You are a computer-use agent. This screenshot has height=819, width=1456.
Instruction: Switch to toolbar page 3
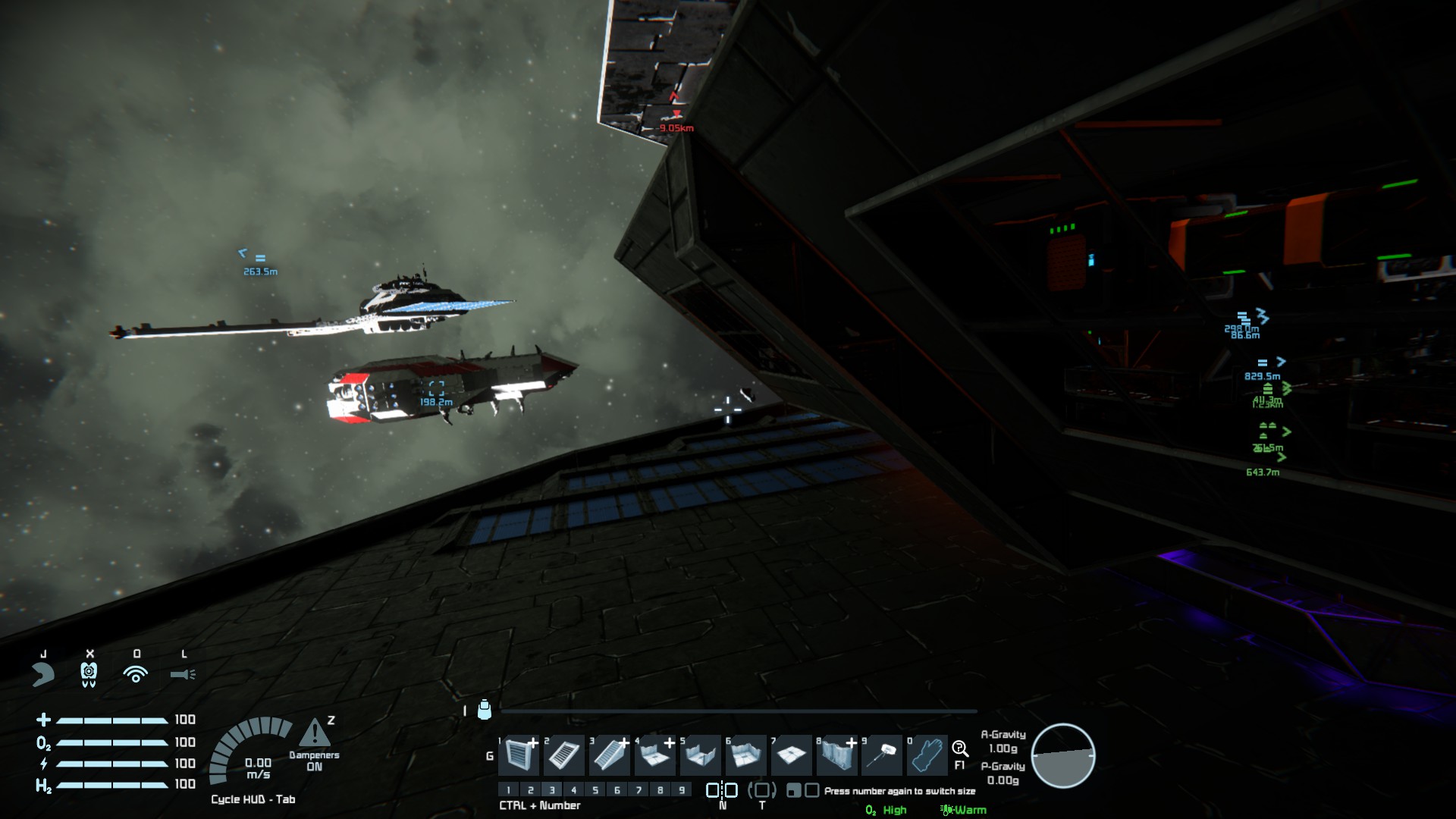[552, 790]
